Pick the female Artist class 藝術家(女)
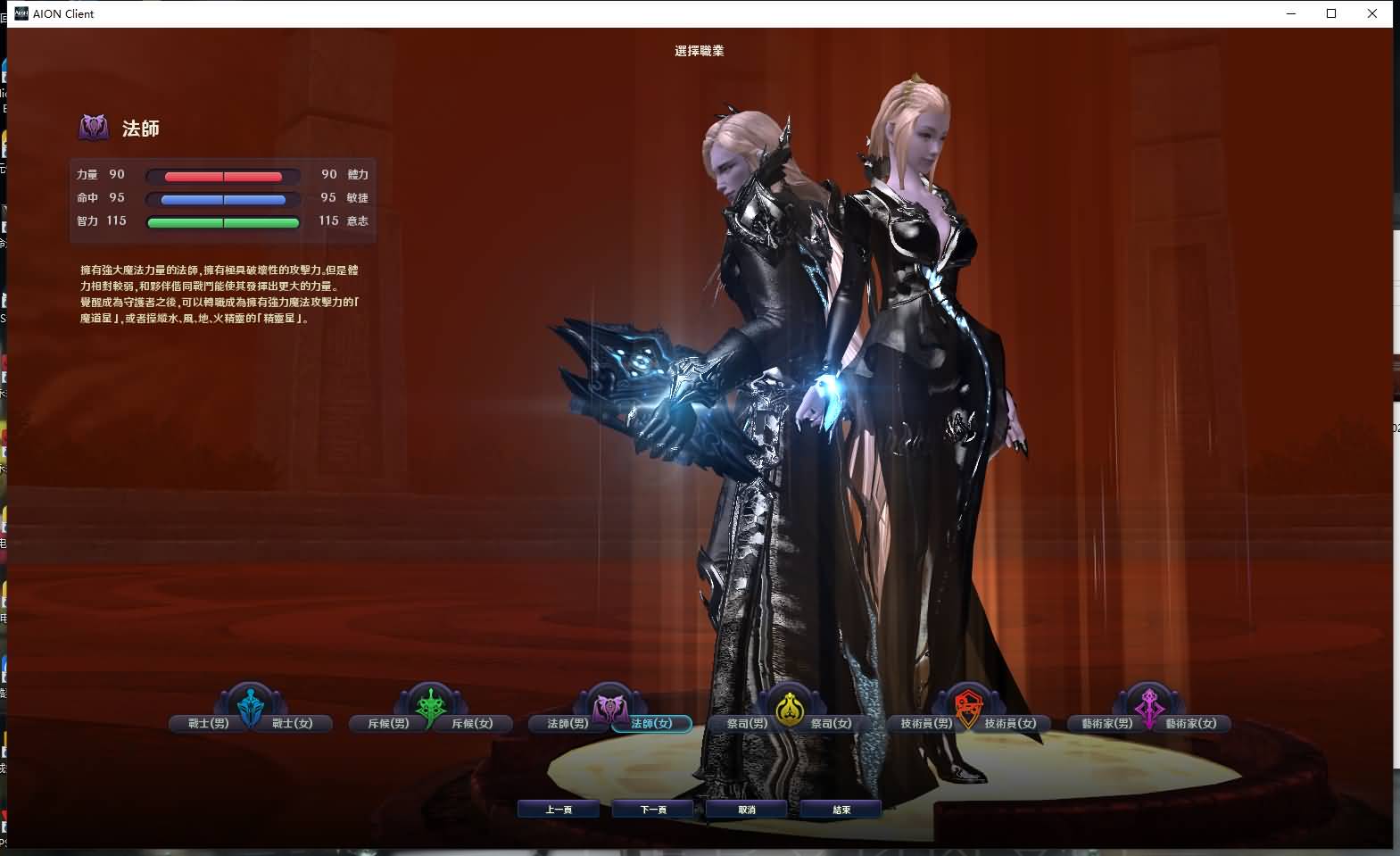The image size is (1400, 856). click(1191, 723)
